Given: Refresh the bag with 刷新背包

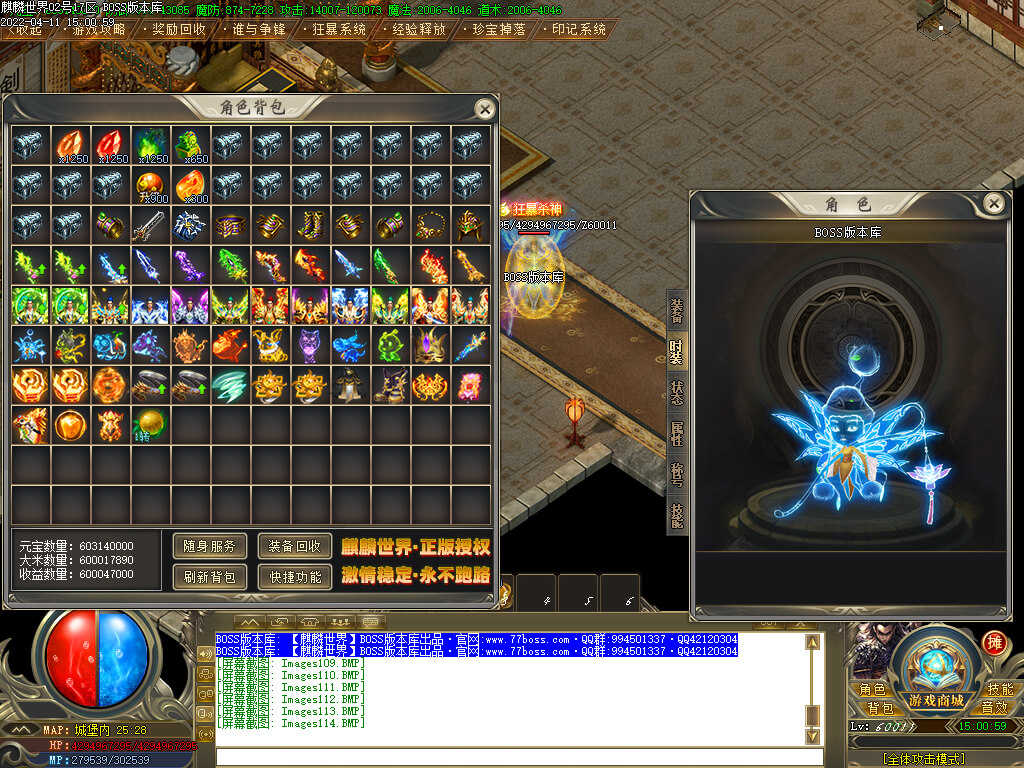Looking at the screenshot, I should pyautogui.click(x=210, y=576).
